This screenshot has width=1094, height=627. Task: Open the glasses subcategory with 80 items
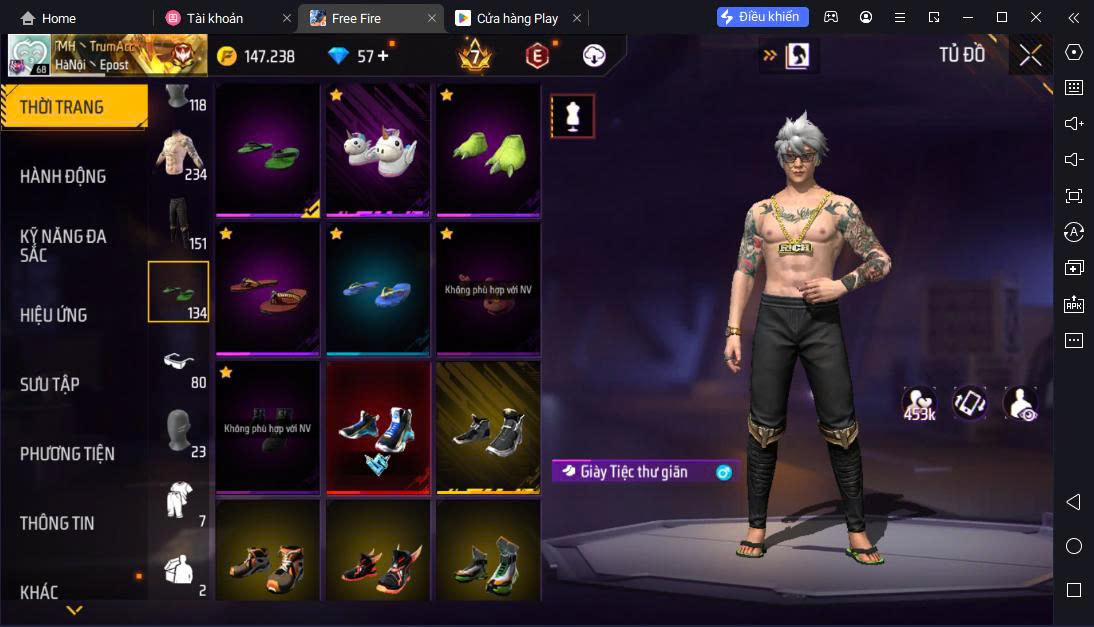[180, 362]
